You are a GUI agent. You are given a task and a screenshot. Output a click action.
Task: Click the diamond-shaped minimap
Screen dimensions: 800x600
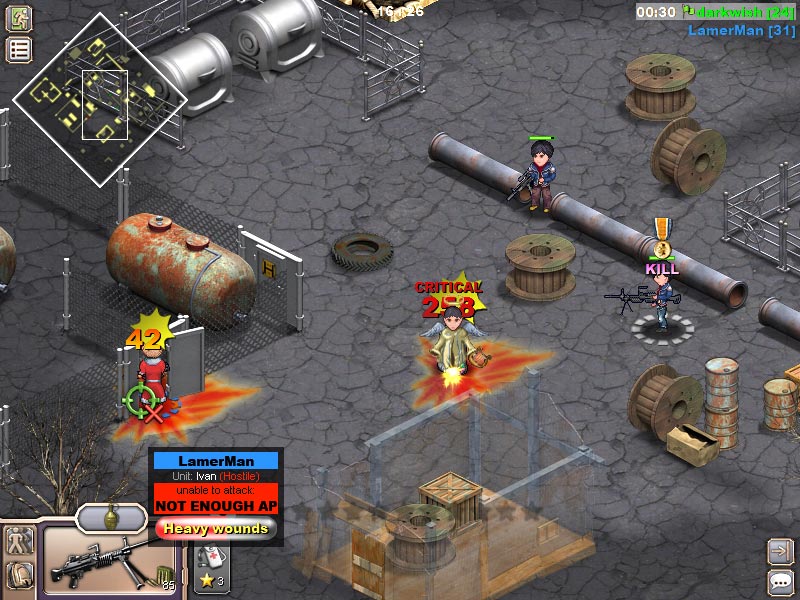(x=99, y=99)
